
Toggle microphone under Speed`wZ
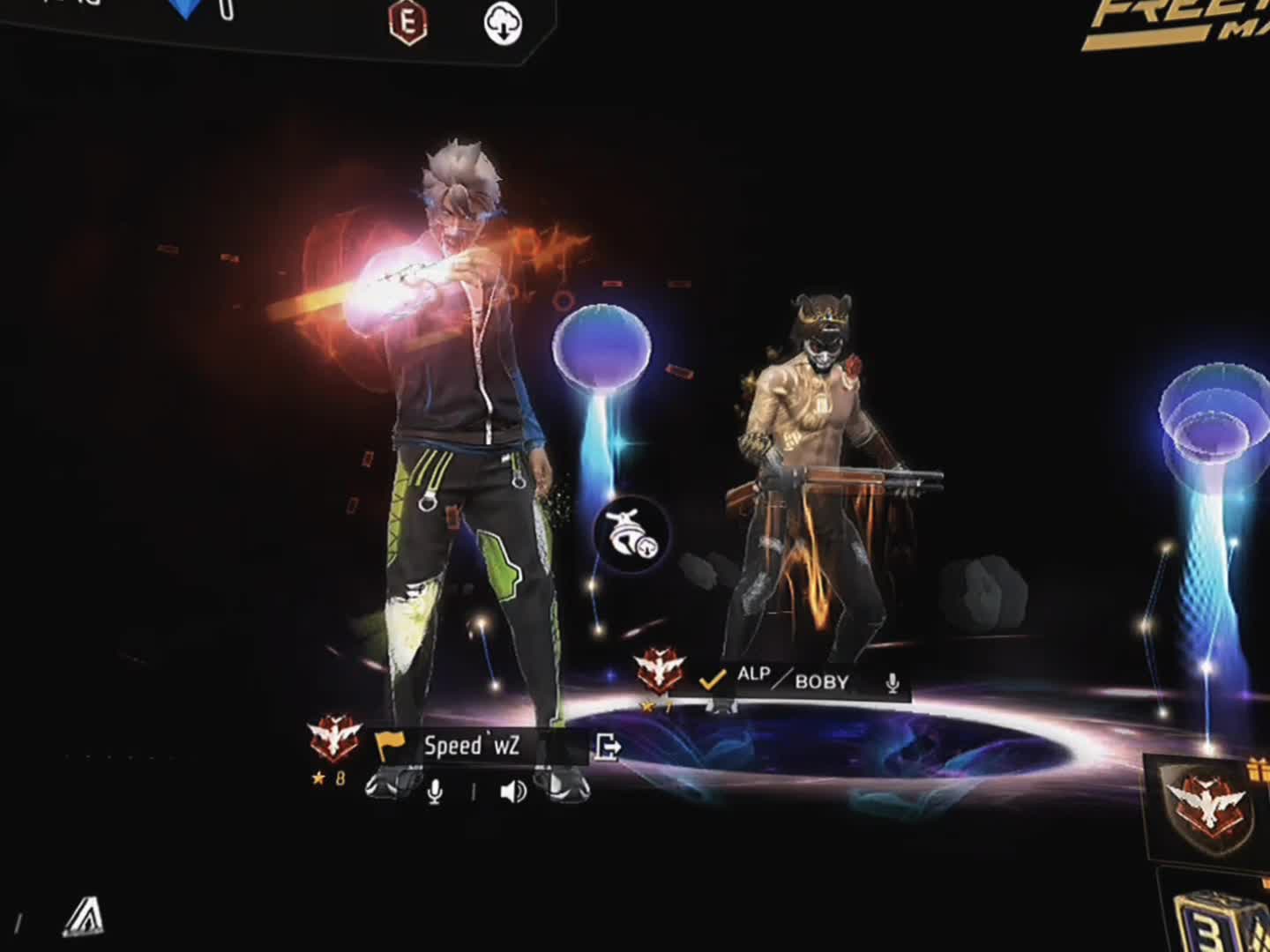[x=434, y=792]
